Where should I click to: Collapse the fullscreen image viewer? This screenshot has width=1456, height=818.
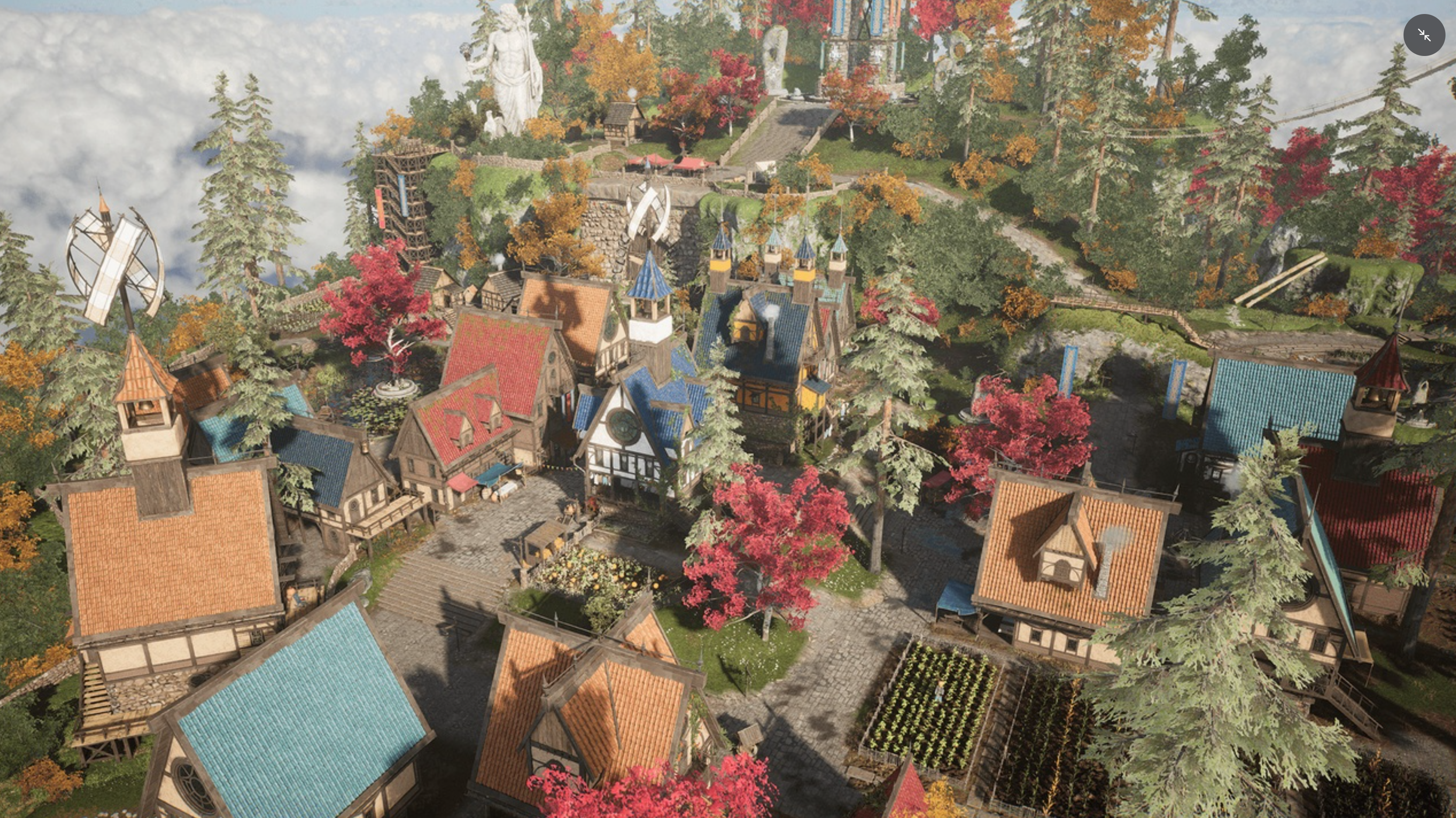click(1424, 35)
